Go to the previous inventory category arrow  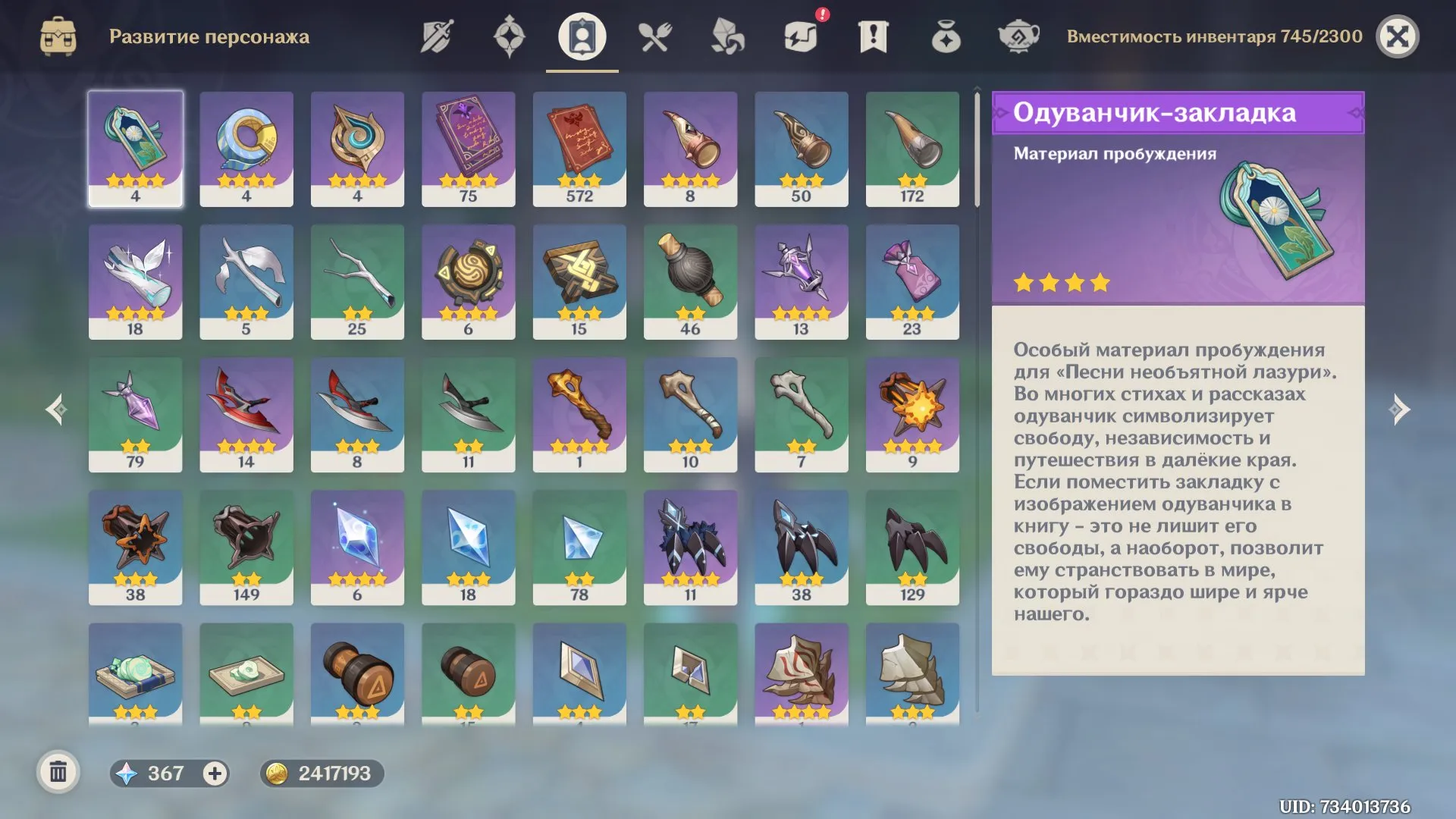[55, 409]
